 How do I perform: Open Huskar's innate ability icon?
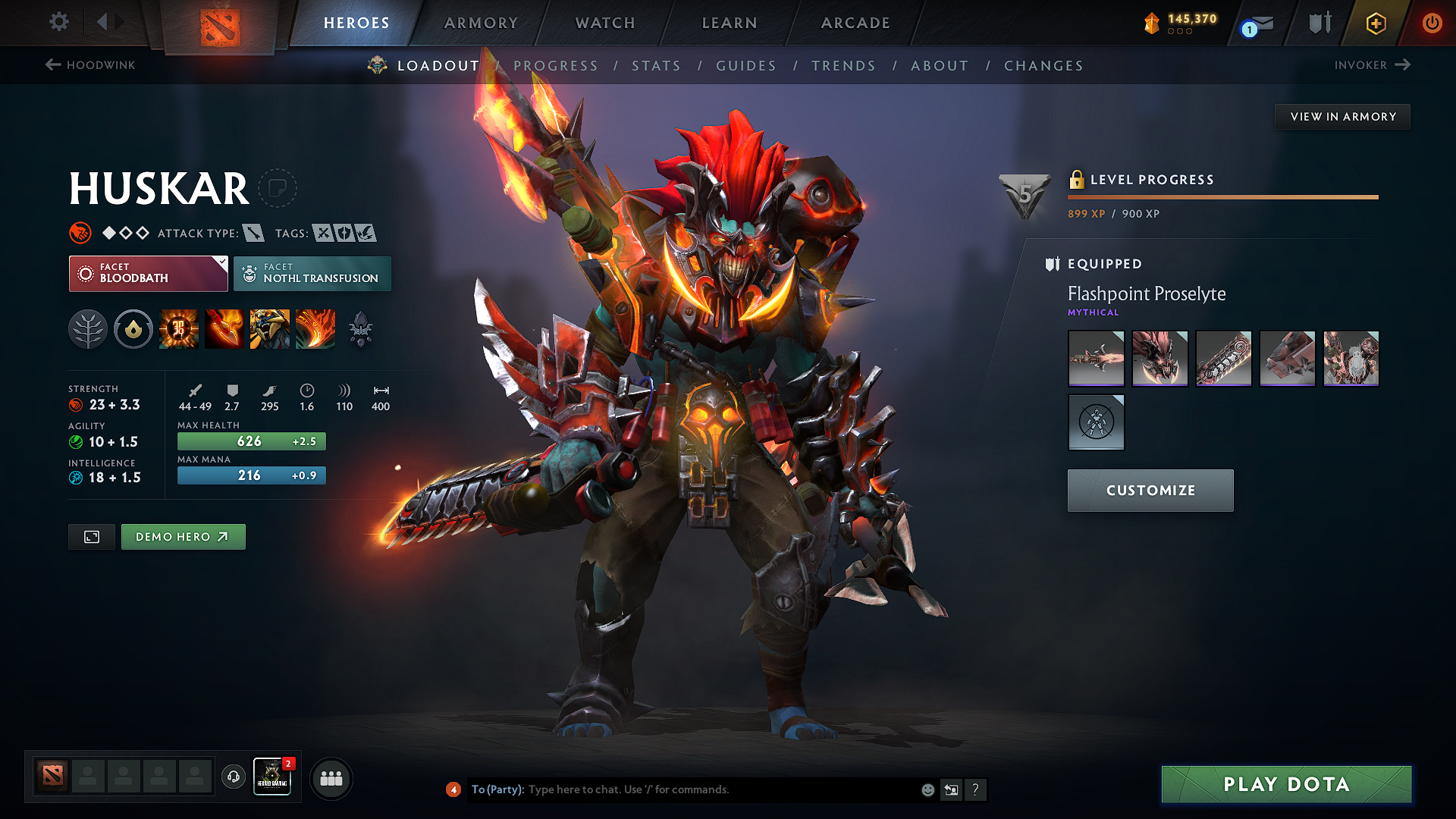click(x=133, y=328)
